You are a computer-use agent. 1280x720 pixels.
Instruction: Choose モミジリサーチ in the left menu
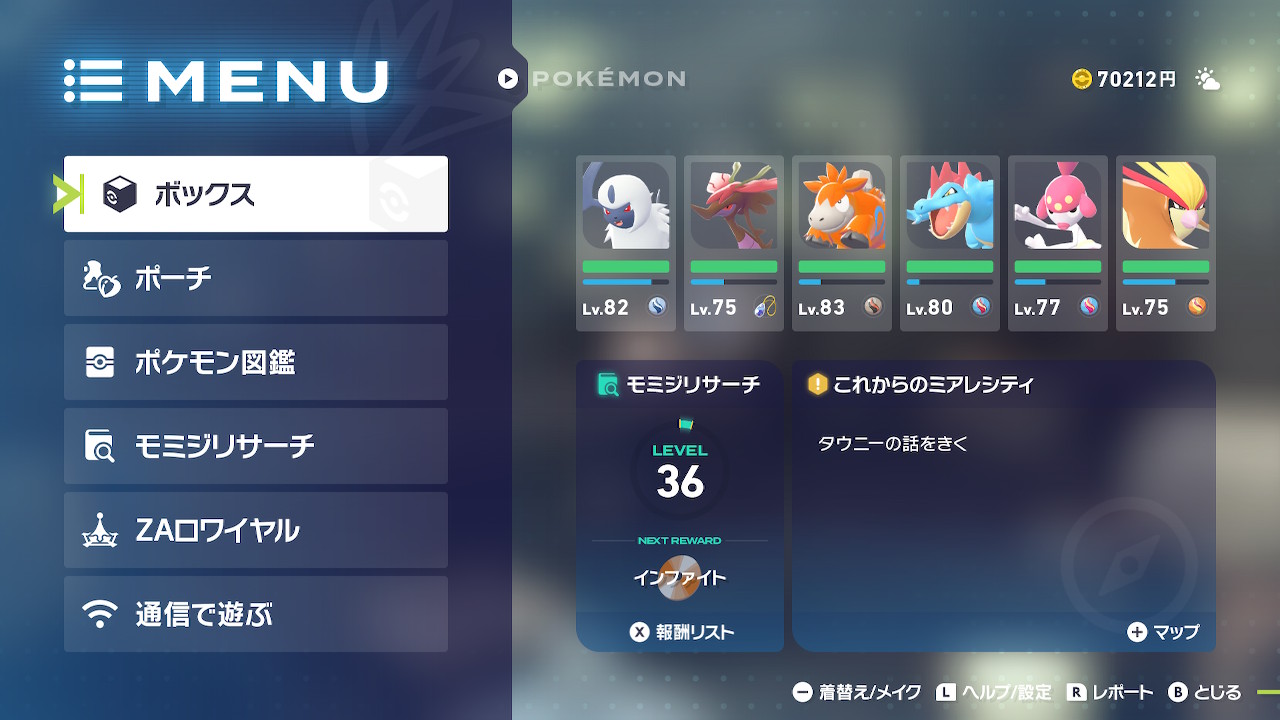[256, 446]
